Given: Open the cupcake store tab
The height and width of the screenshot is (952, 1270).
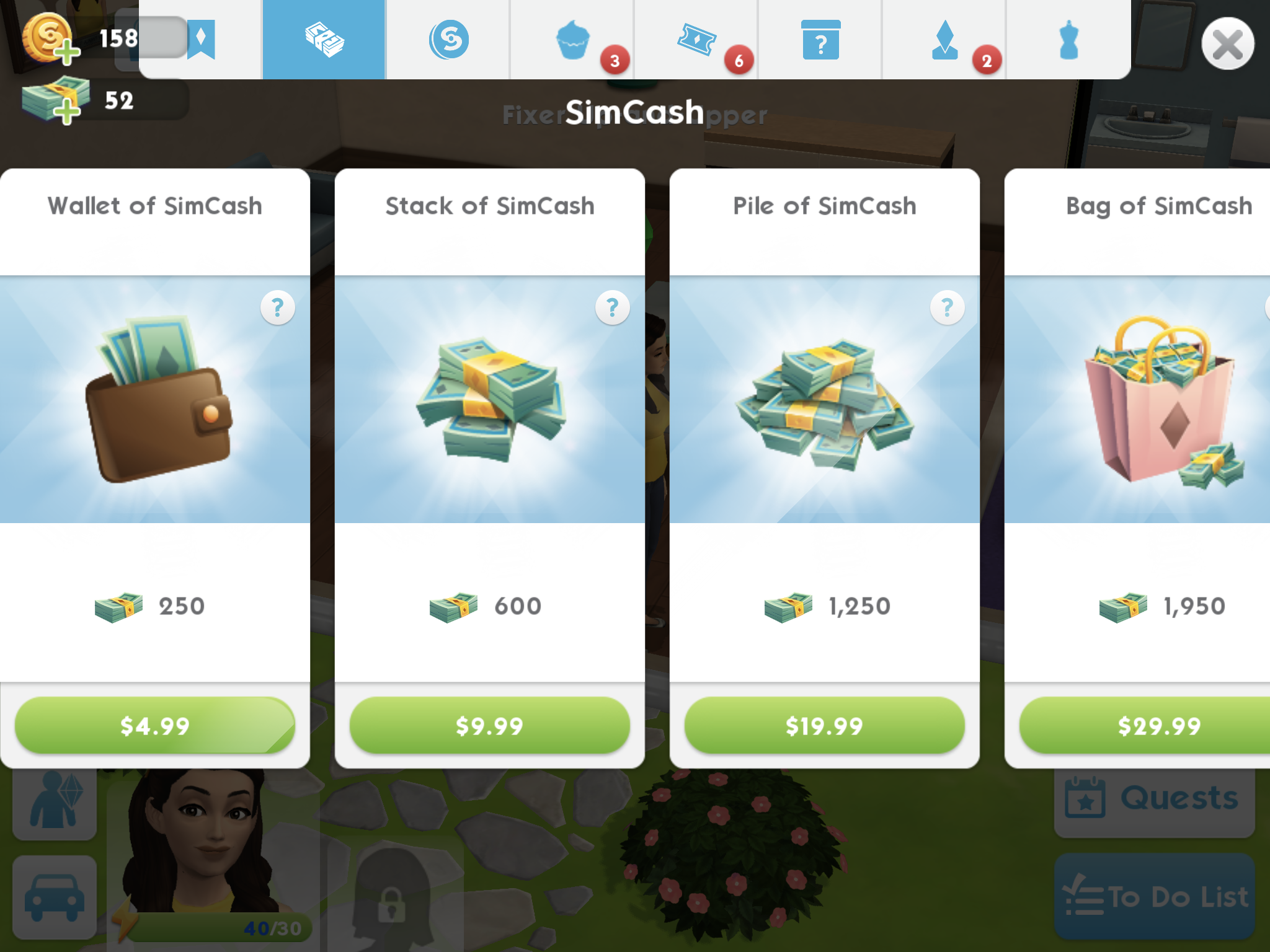Looking at the screenshot, I should coord(572,40).
